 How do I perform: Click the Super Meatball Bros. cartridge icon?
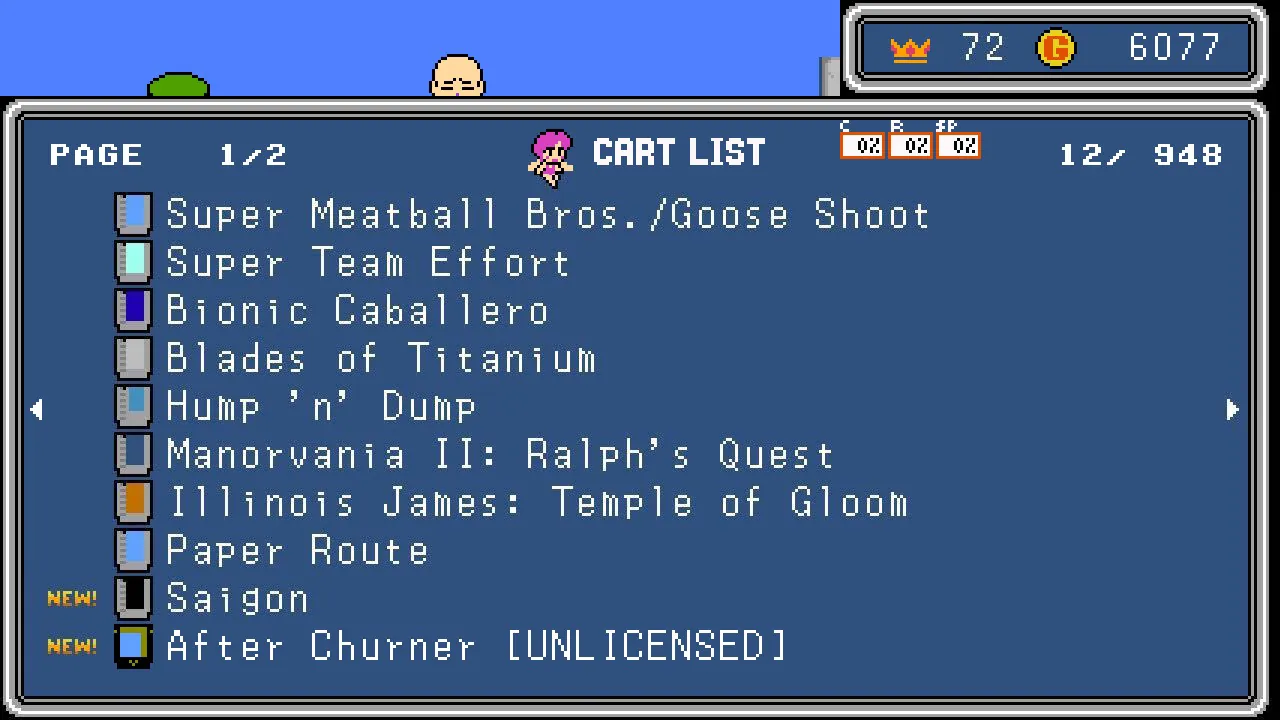tap(133, 213)
